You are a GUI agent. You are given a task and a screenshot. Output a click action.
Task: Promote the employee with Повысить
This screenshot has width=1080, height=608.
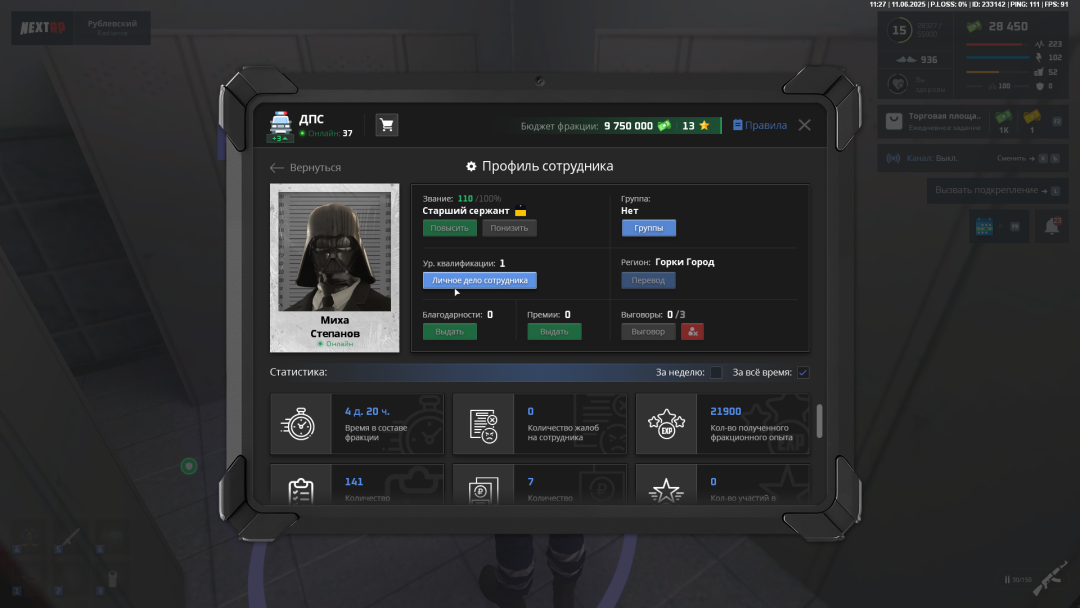(x=449, y=228)
